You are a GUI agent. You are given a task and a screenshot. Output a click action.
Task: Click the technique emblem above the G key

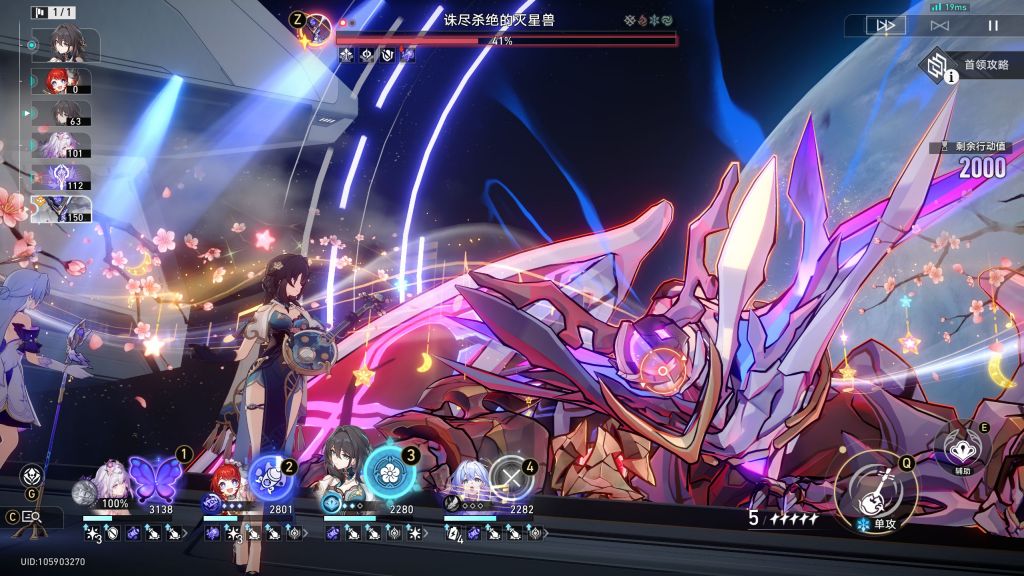tap(30, 474)
